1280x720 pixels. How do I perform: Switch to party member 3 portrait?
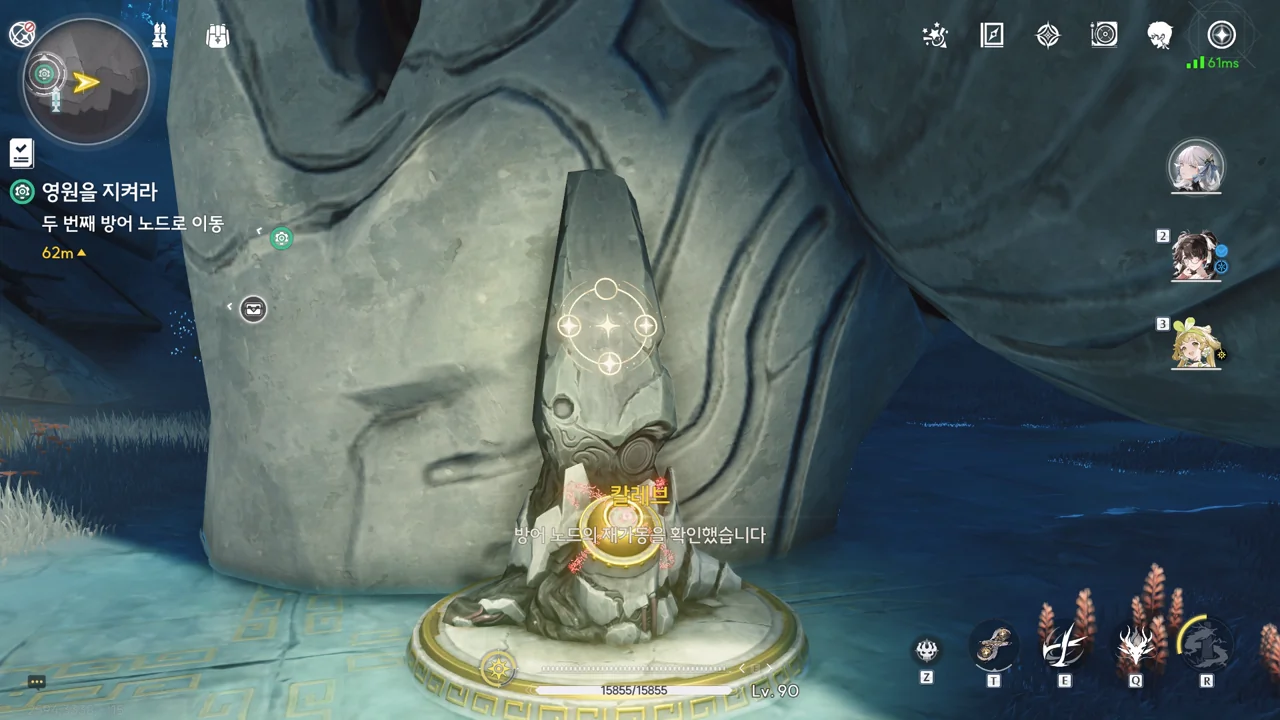pos(1196,344)
